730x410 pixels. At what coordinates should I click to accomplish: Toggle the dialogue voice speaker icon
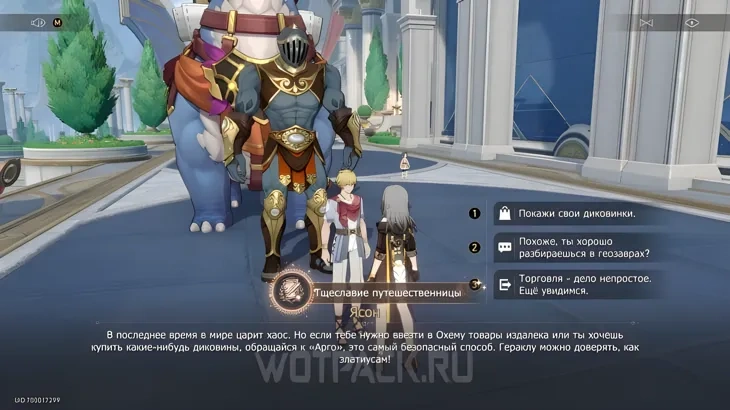pos(39,22)
